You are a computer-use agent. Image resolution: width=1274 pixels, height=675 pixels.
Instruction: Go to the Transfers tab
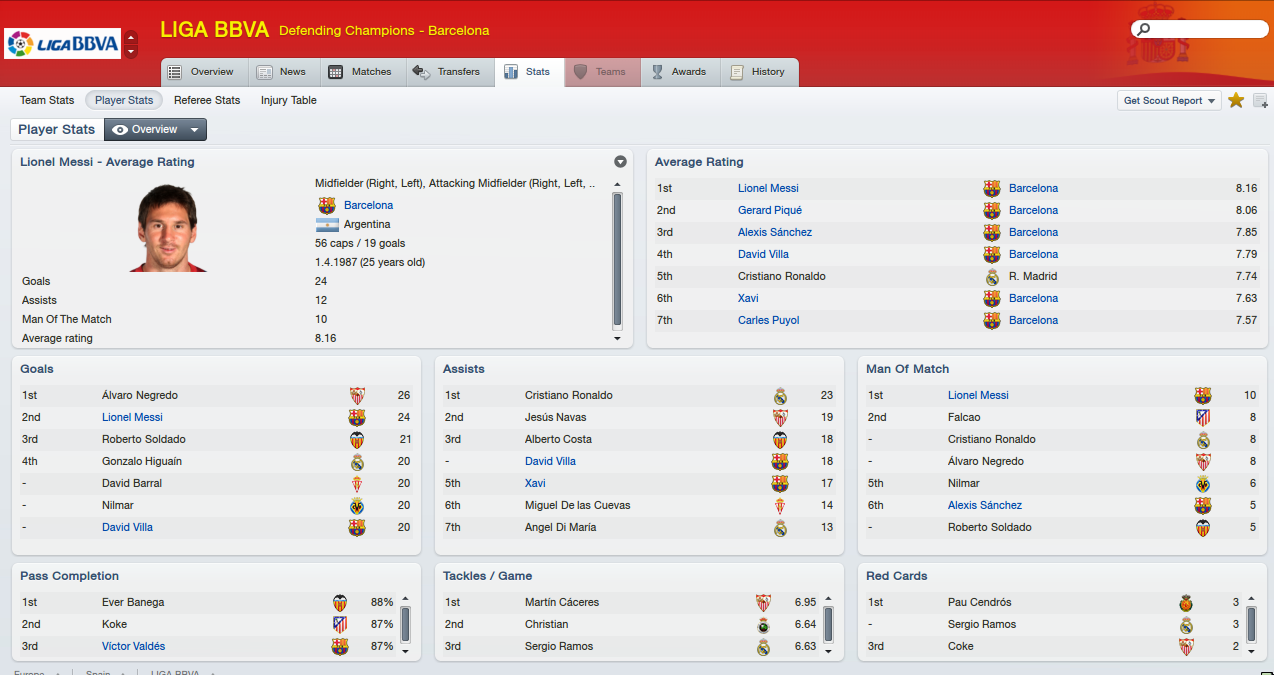point(447,72)
